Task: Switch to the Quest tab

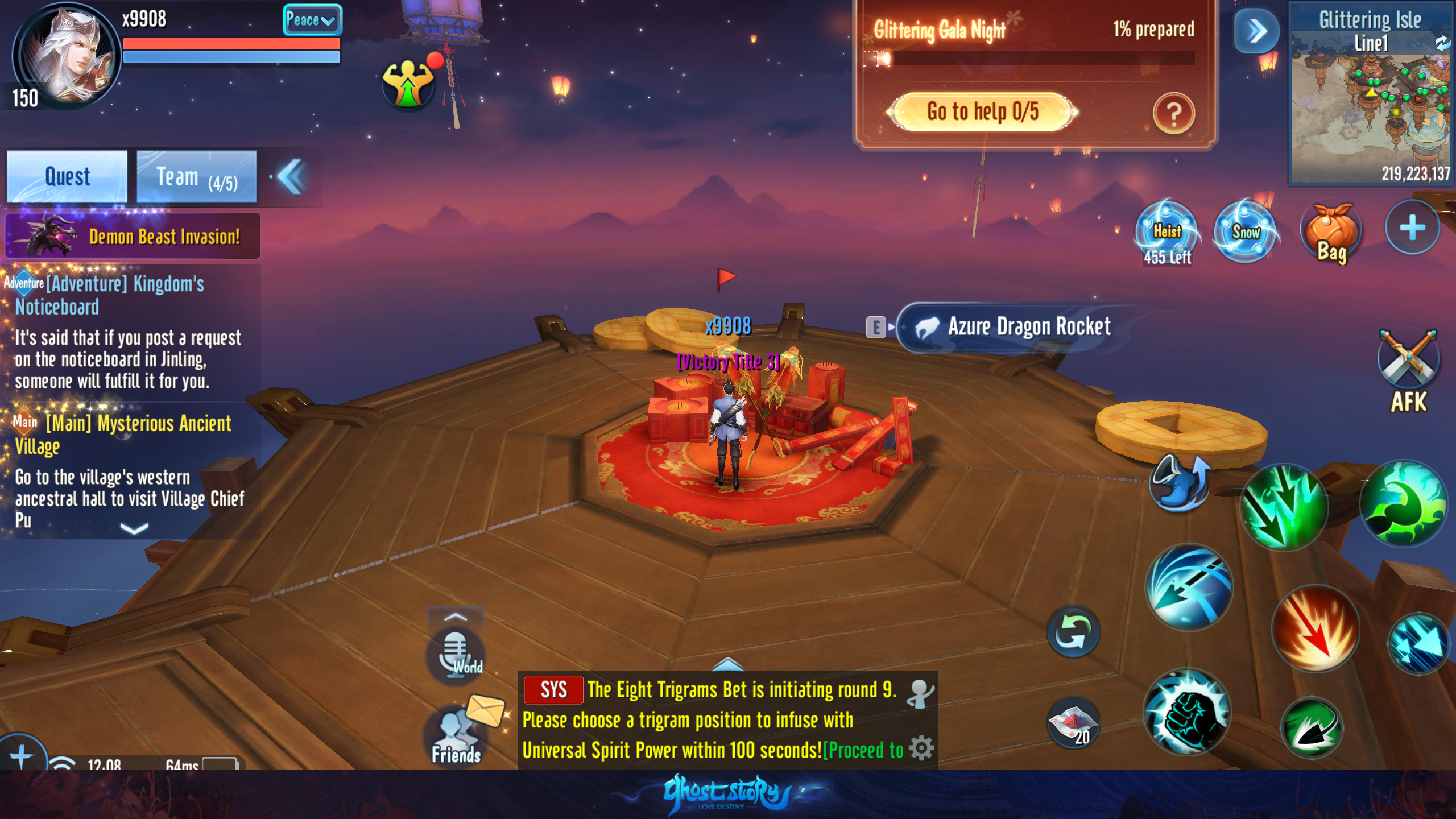Action: tap(67, 176)
